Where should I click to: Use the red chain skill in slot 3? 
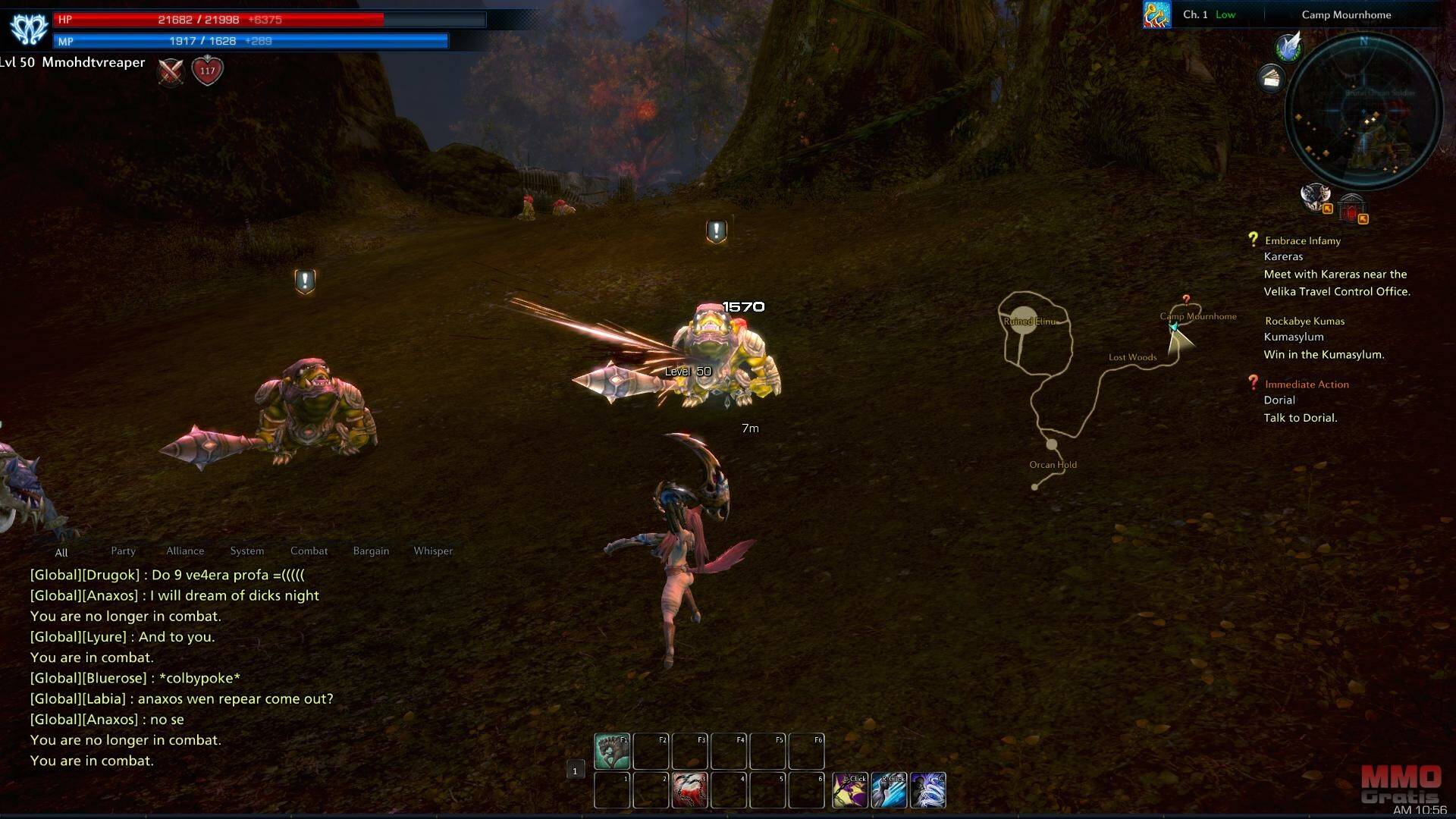click(689, 790)
